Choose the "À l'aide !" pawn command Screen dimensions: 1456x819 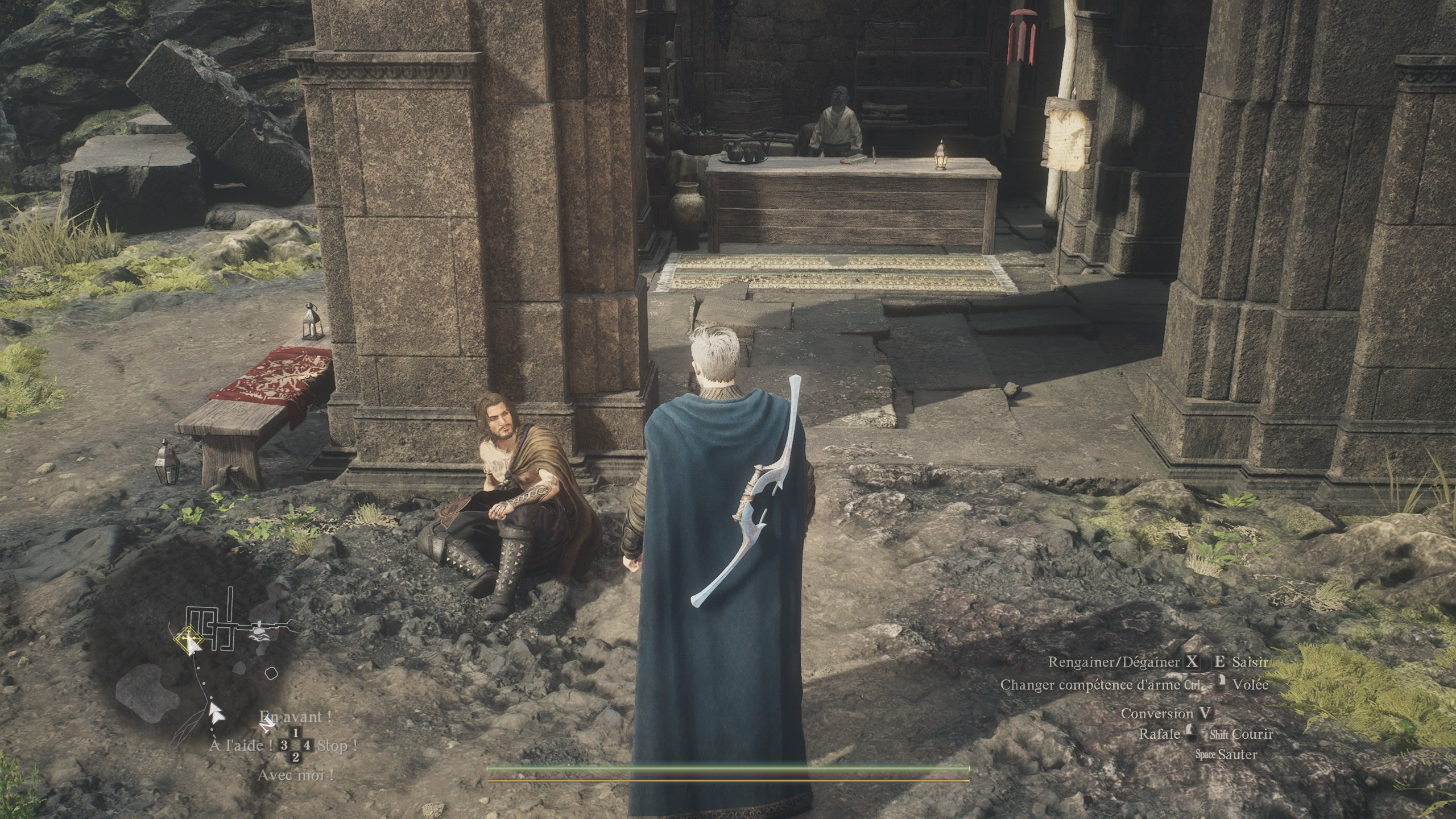(x=245, y=745)
